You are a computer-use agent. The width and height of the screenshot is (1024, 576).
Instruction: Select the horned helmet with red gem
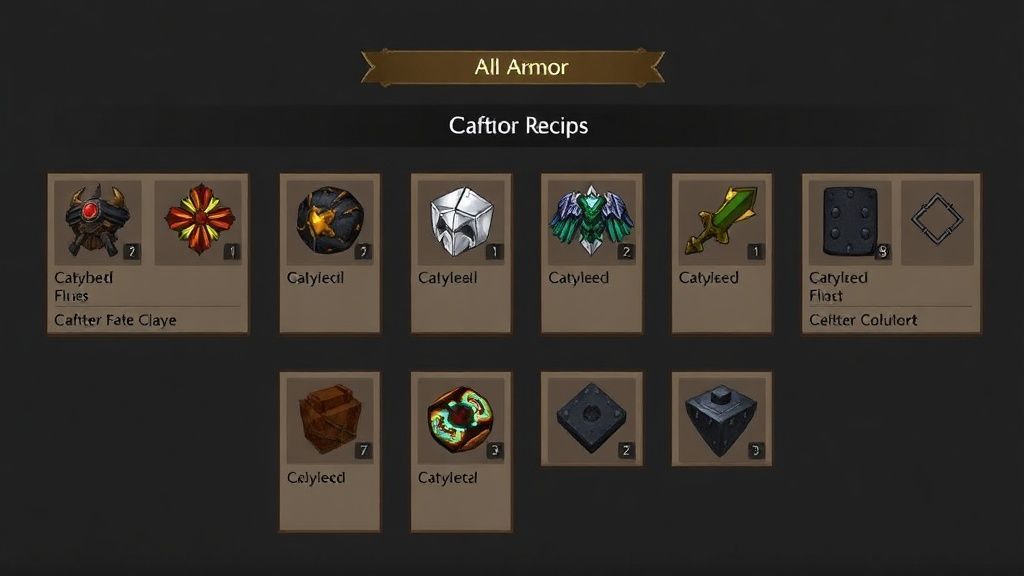pyautogui.click(x=97, y=218)
